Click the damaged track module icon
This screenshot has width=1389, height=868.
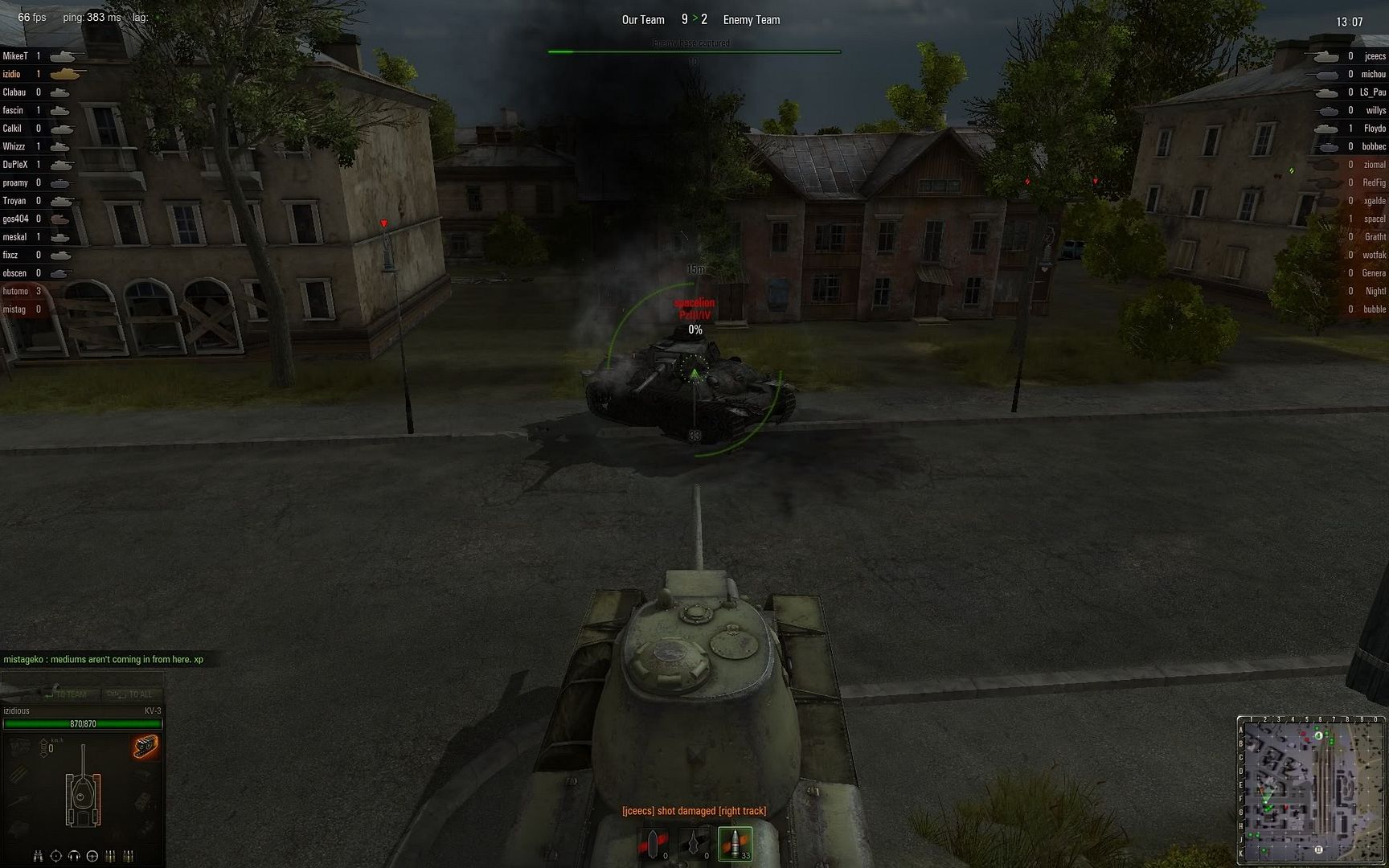145,747
